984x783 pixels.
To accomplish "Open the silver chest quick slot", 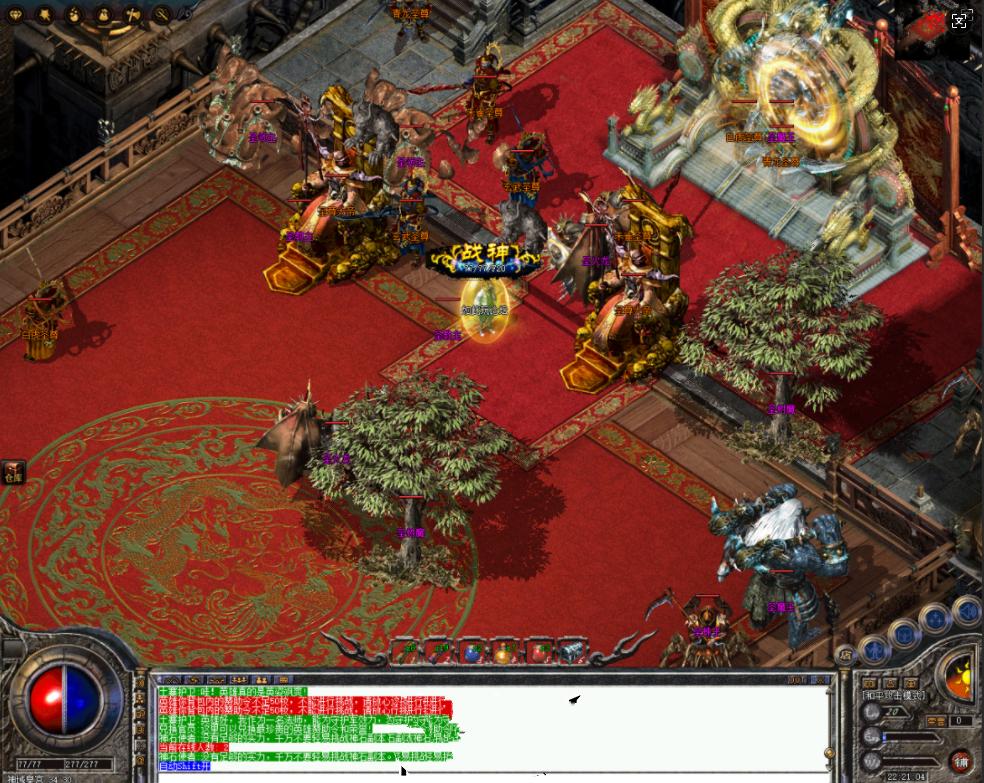I will (x=570, y=652).
